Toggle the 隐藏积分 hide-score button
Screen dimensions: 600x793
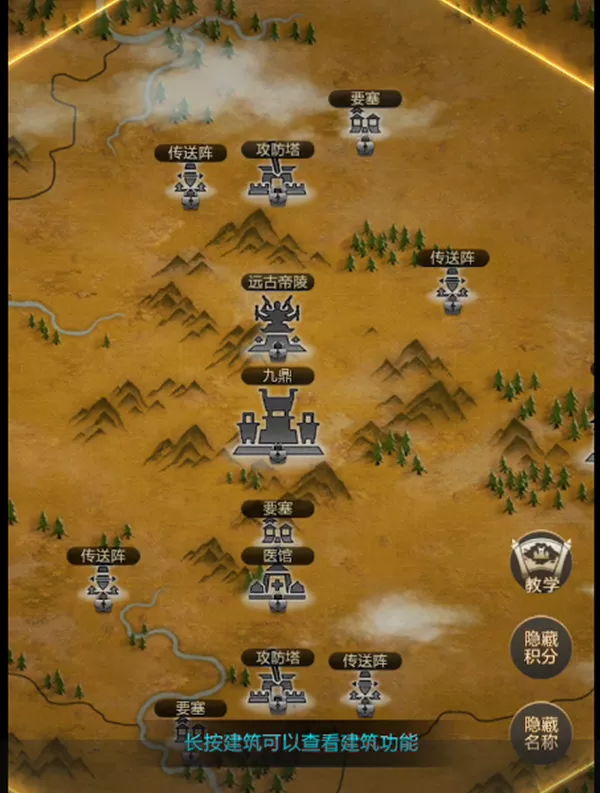(x=541, y=648)
